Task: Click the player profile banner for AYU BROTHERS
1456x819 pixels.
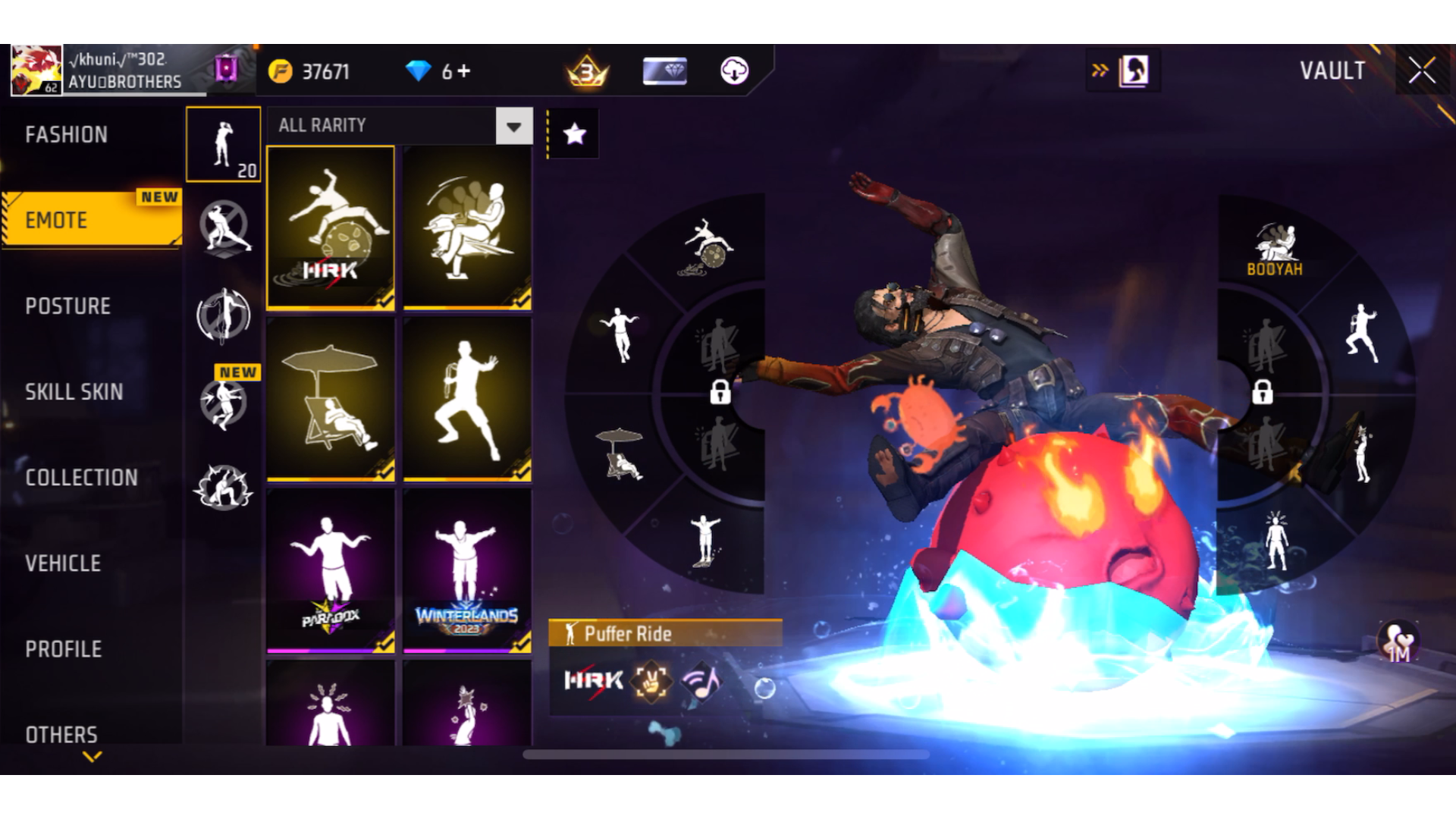Action: [x=106, y=71]
